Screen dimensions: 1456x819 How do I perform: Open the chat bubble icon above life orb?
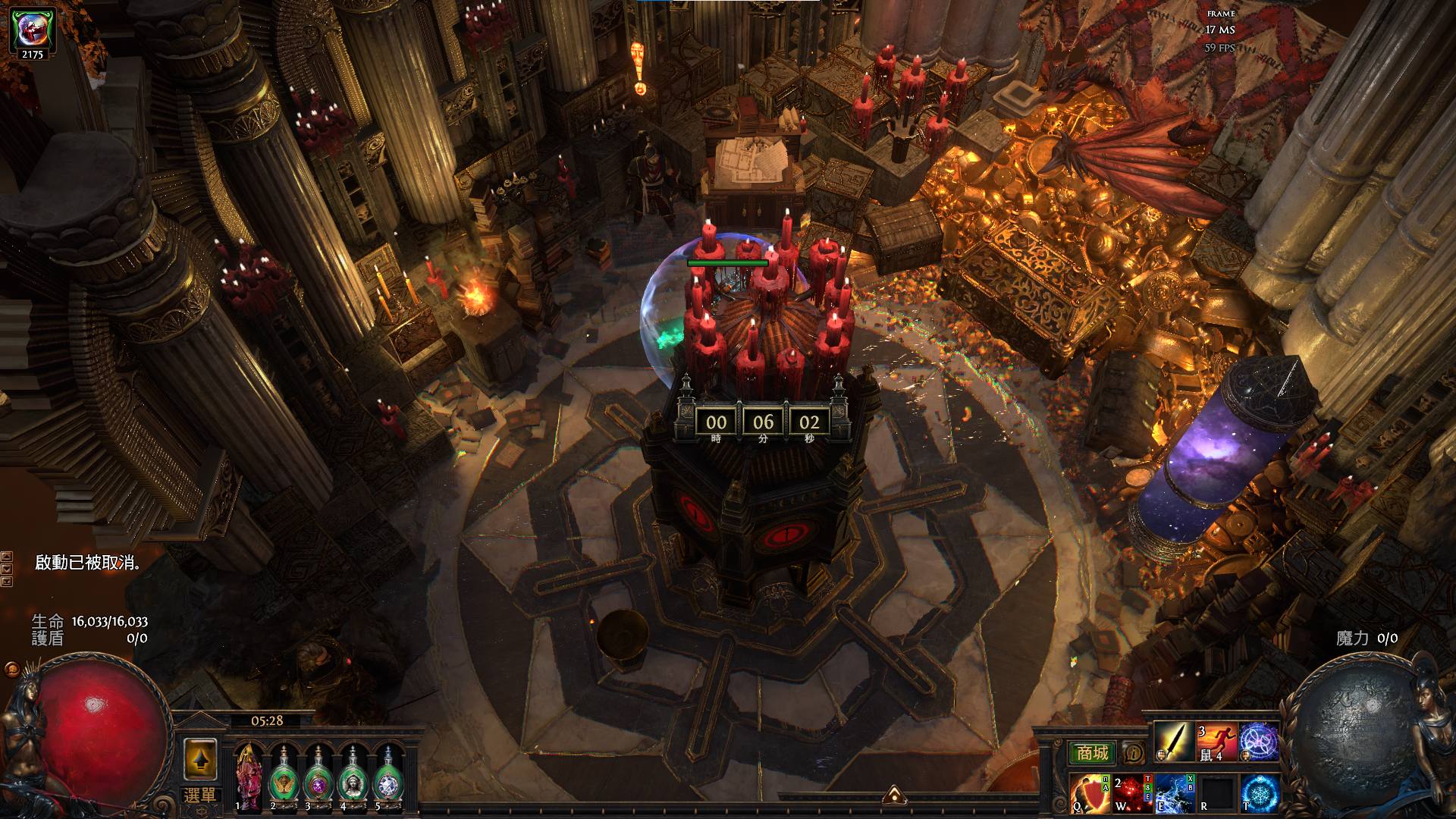click(x=12, y=669)
